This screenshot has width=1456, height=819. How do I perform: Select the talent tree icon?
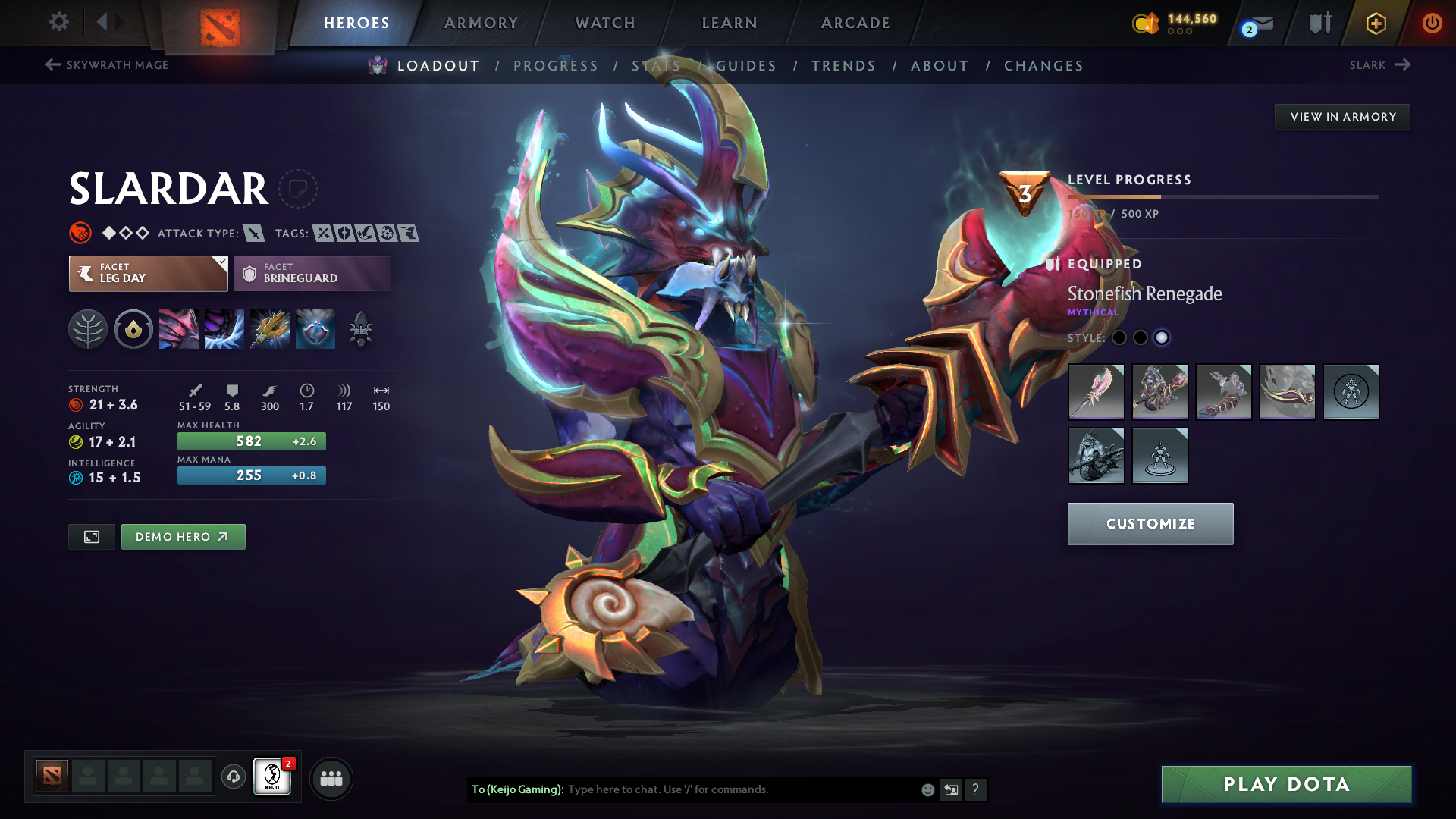(x=88, y=329)
